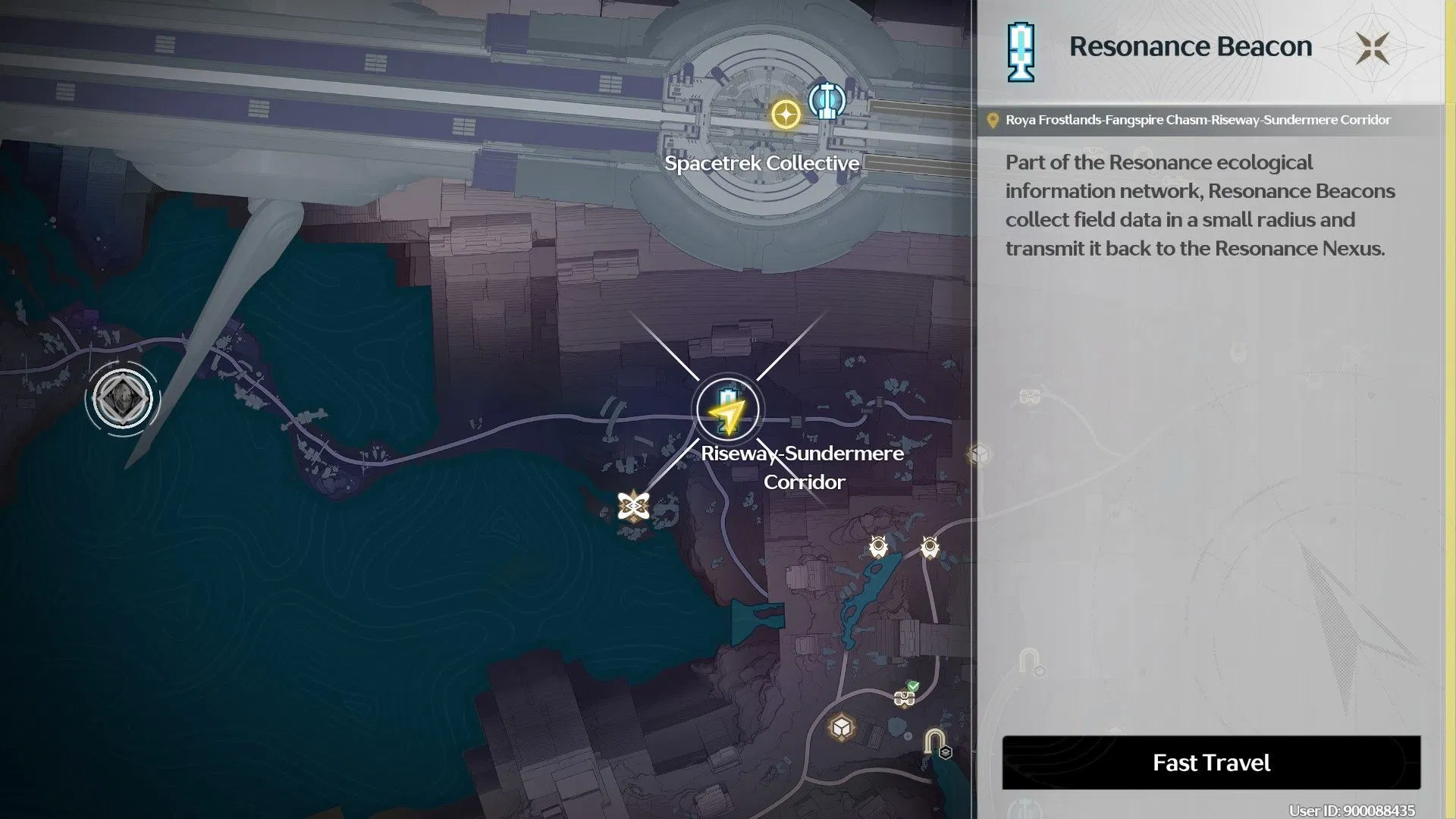This screenshot has height=819, width=1456.
Task: Click the Fast Travel button
Action: tap(1211, 762)
